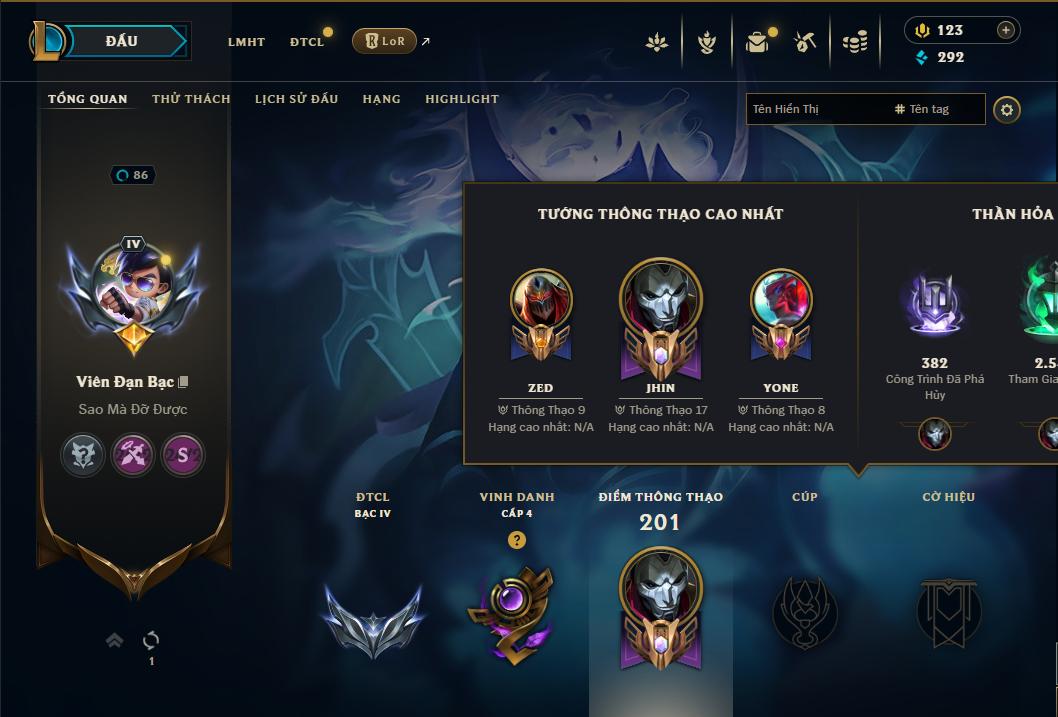Show the HIGHLIGHT tab
The height and width of the screenshot is (717, 1058).
point(461,99)
